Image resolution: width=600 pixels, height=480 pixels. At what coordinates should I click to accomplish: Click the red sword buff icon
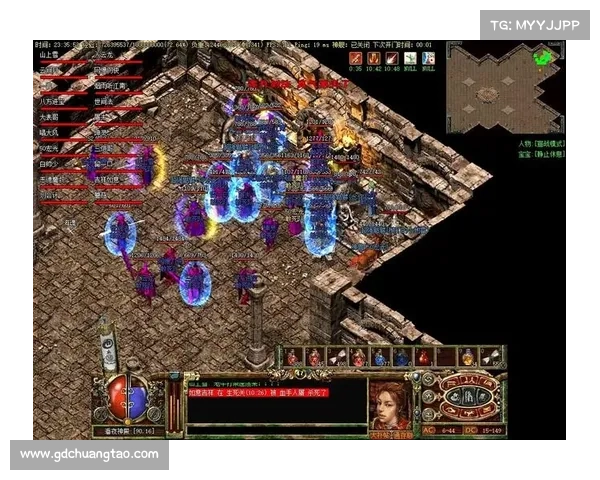[355, 58]
